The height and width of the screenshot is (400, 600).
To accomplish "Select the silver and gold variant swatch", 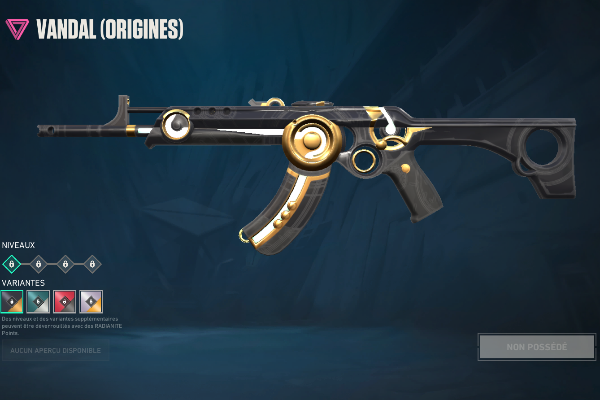I will tap(91, 302).
